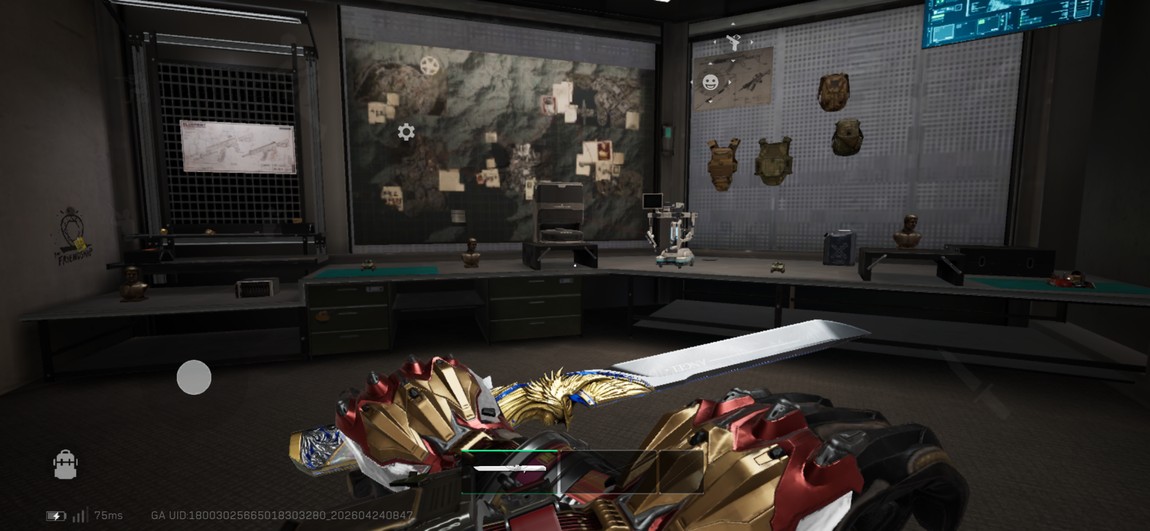The width and height of the screenshot is (1150, 531).
Task: Tap the pistol weapon icon
Action: coord(734,42)
